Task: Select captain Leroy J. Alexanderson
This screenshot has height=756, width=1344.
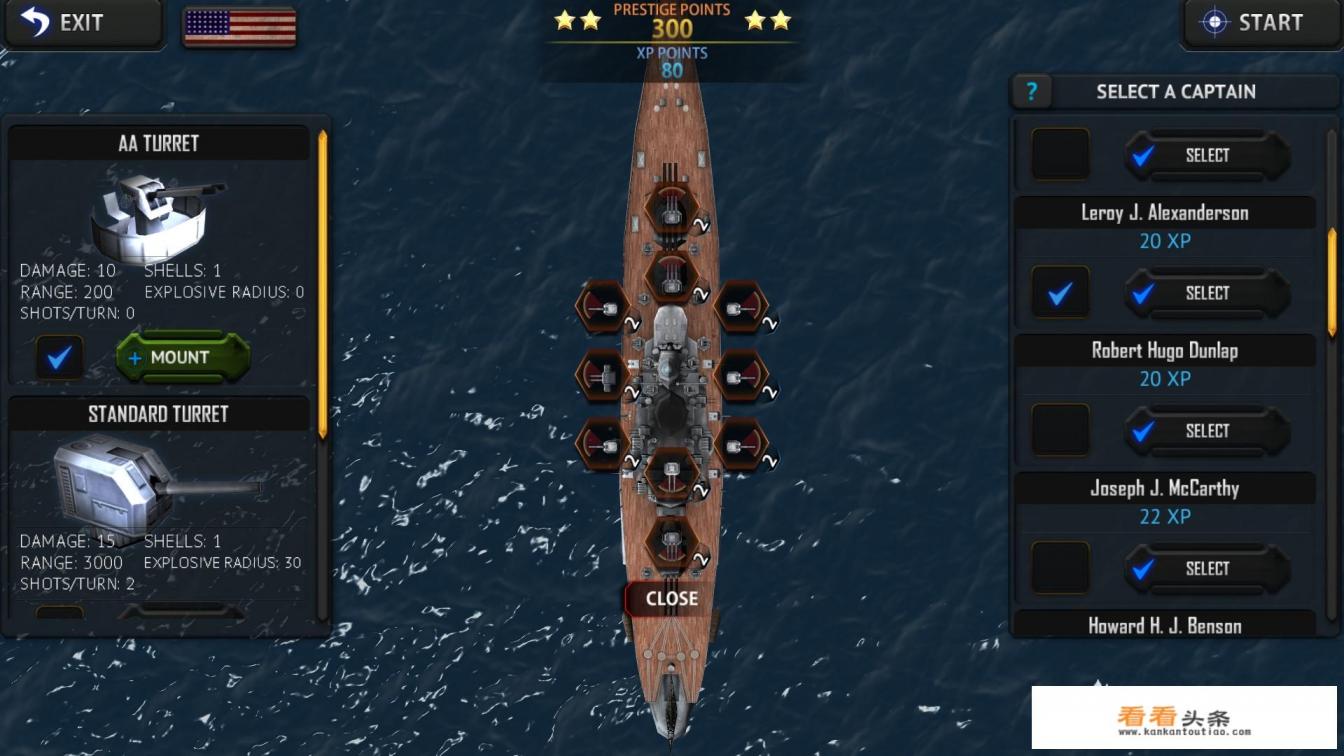Action: coord(1207,293)
